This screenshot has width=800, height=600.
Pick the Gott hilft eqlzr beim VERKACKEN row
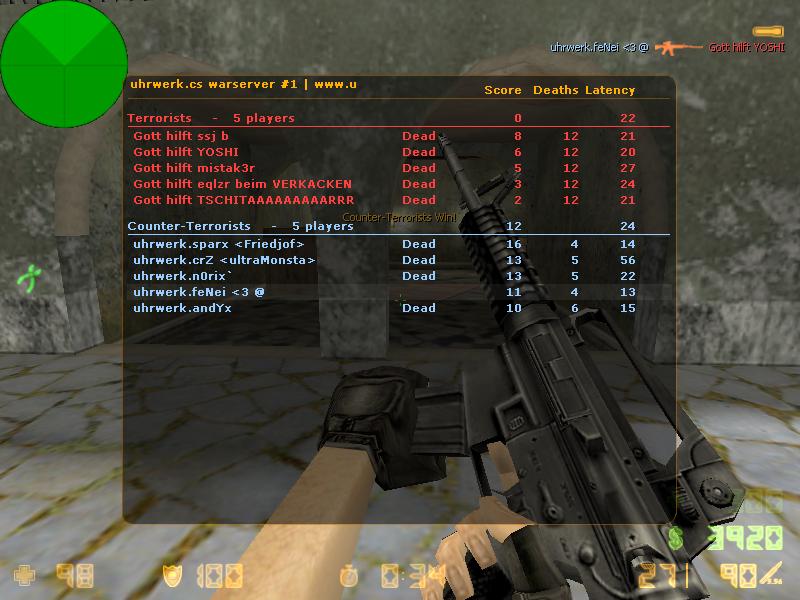pos(242,184)
